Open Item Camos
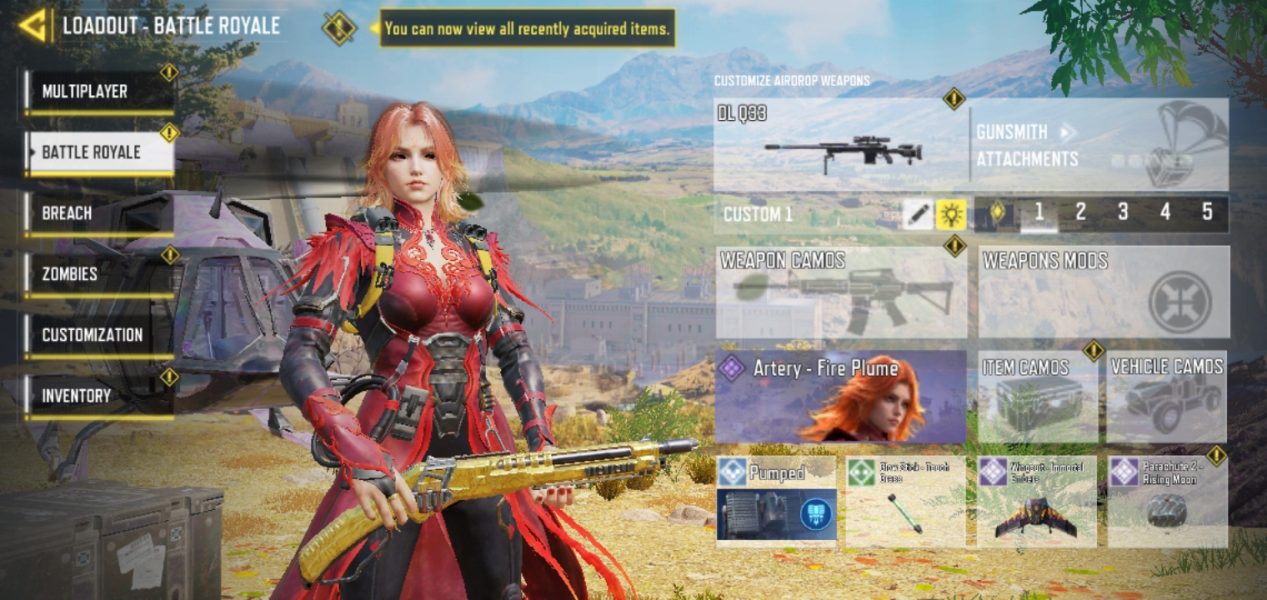 1037,397
